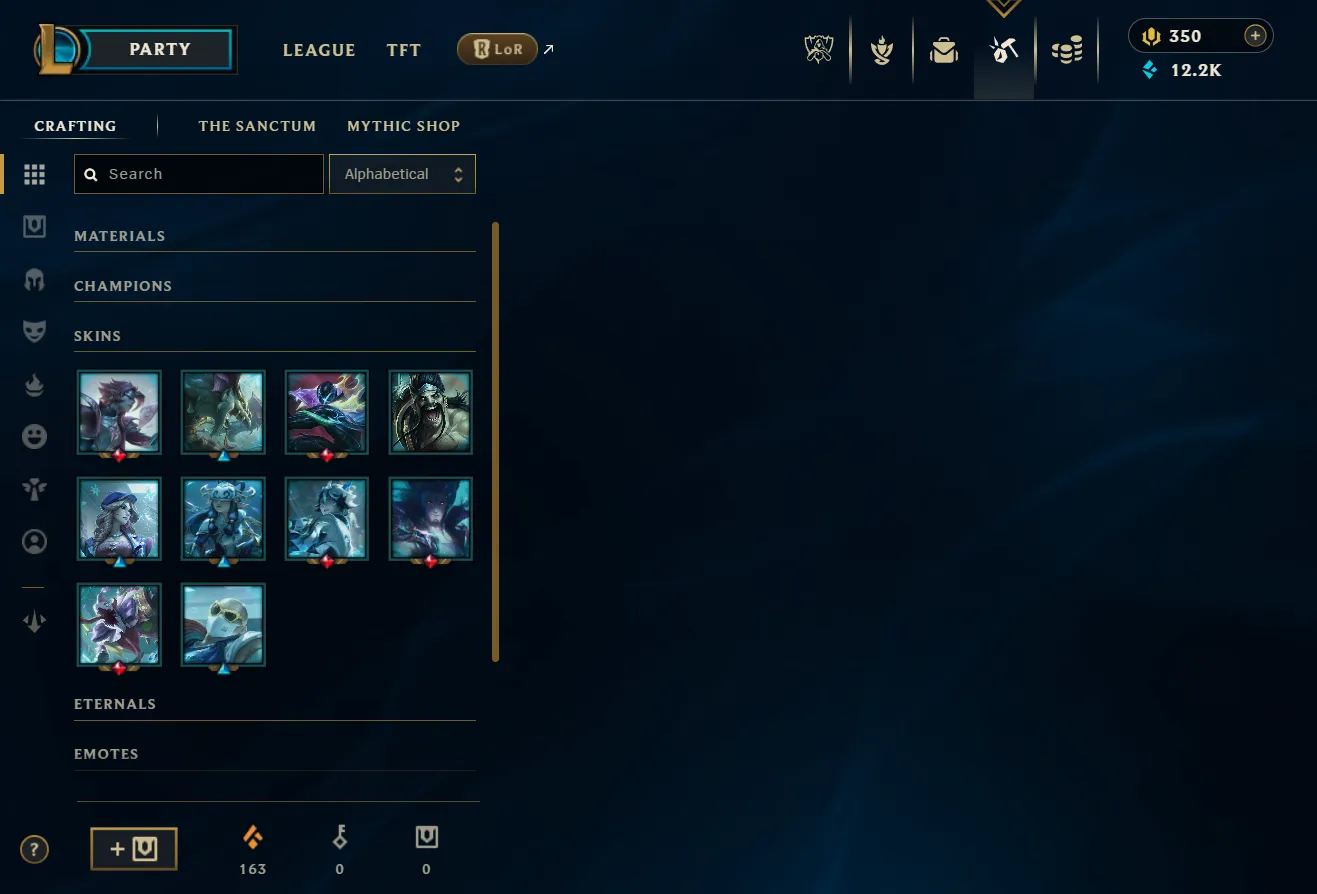Open the Summoner Icons category in sidebar
Image resolution: width=1317 pixels, height=894 pixels.
point(34,541)
